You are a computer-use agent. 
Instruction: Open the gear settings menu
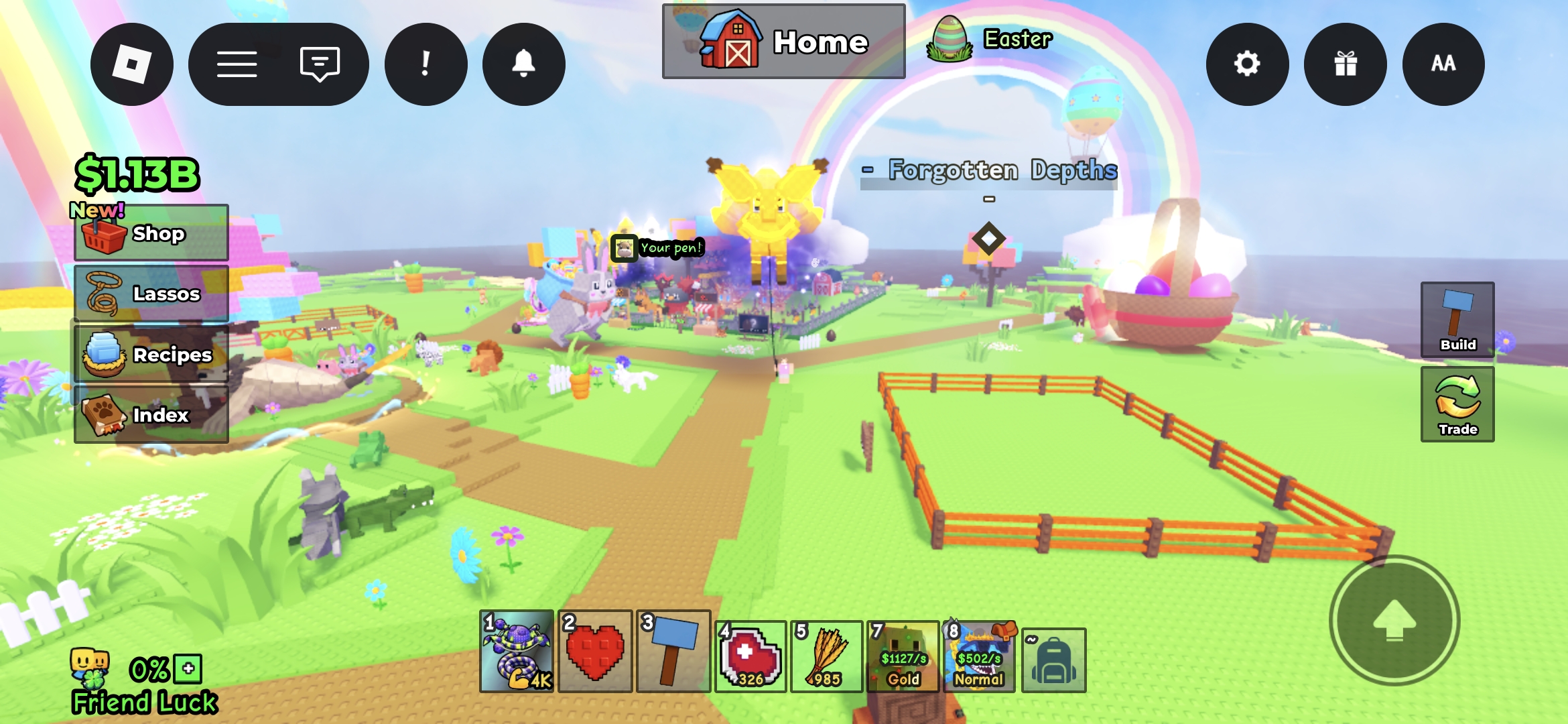1247,64
